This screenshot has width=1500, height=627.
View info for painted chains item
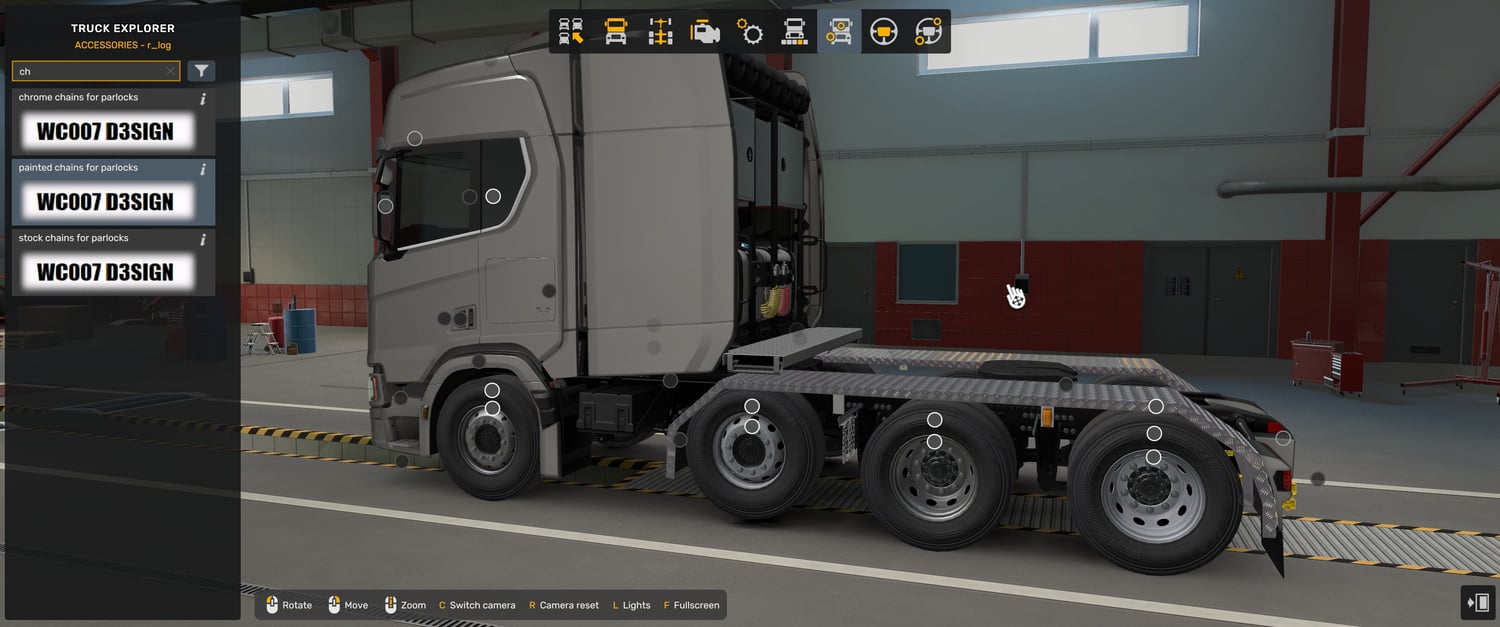point(203,169)
